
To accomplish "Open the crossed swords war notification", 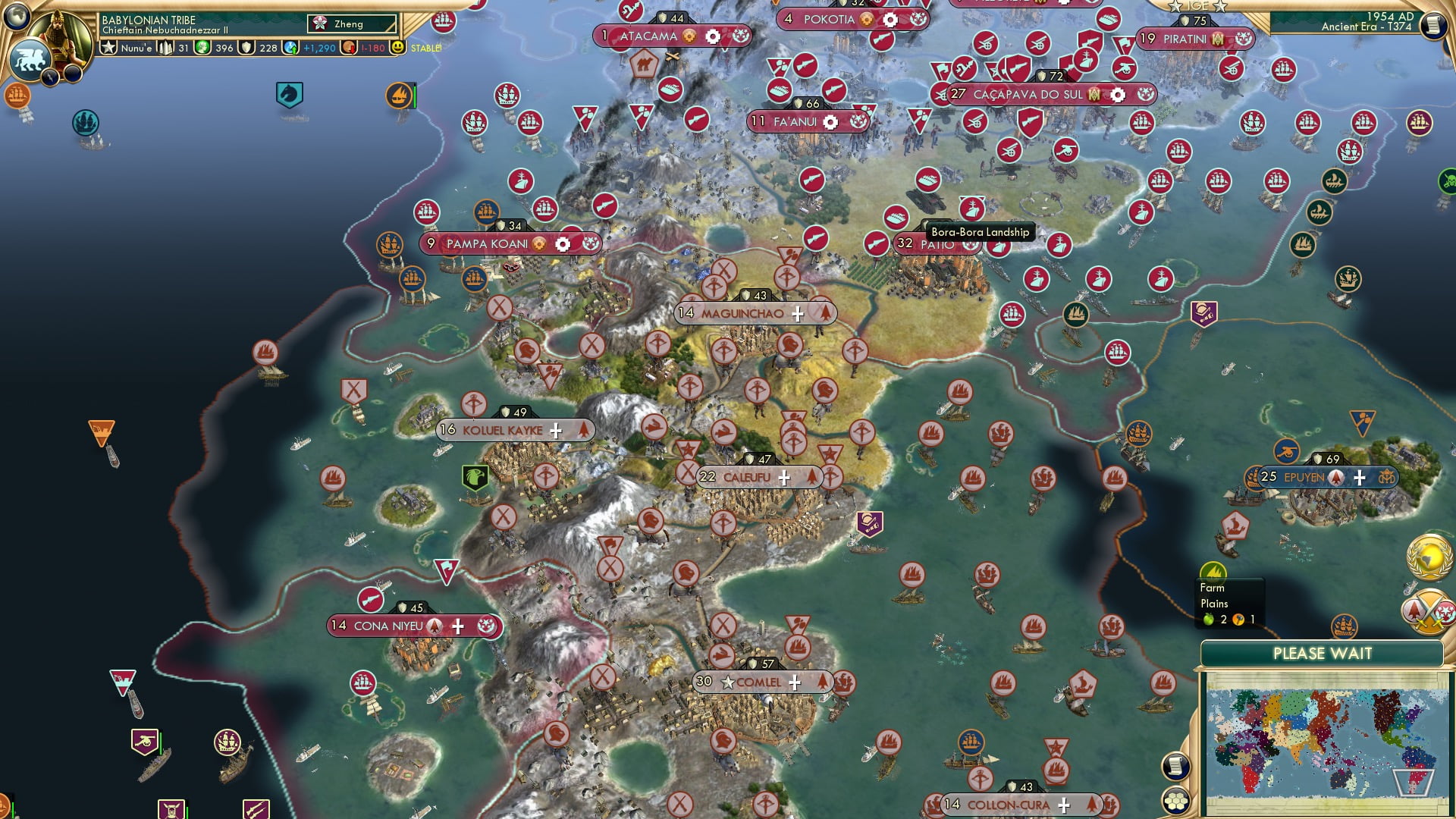I will pos(1429,611).
